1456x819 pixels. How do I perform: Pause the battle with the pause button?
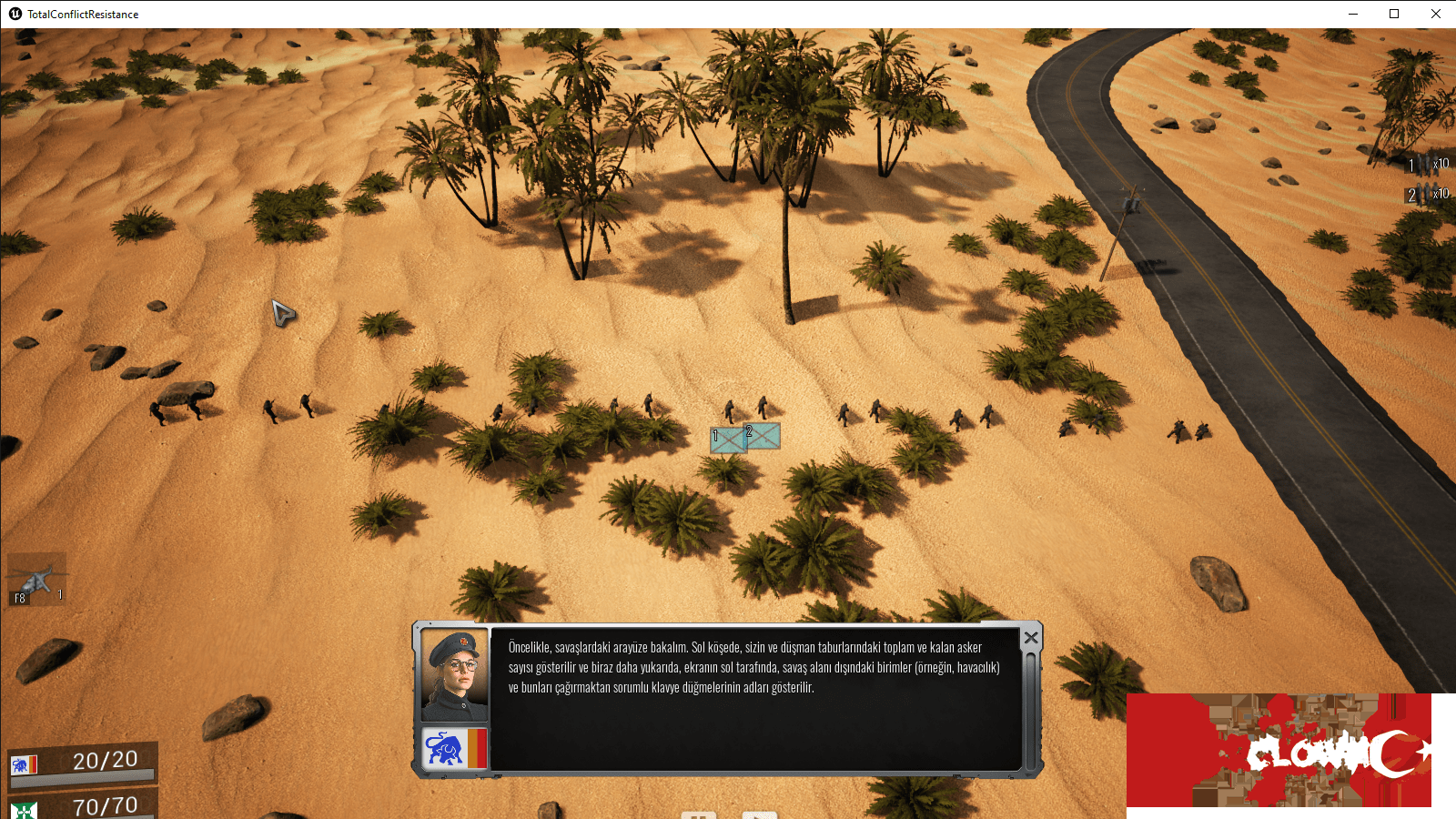pyautogui.click(x=698, y=815)
